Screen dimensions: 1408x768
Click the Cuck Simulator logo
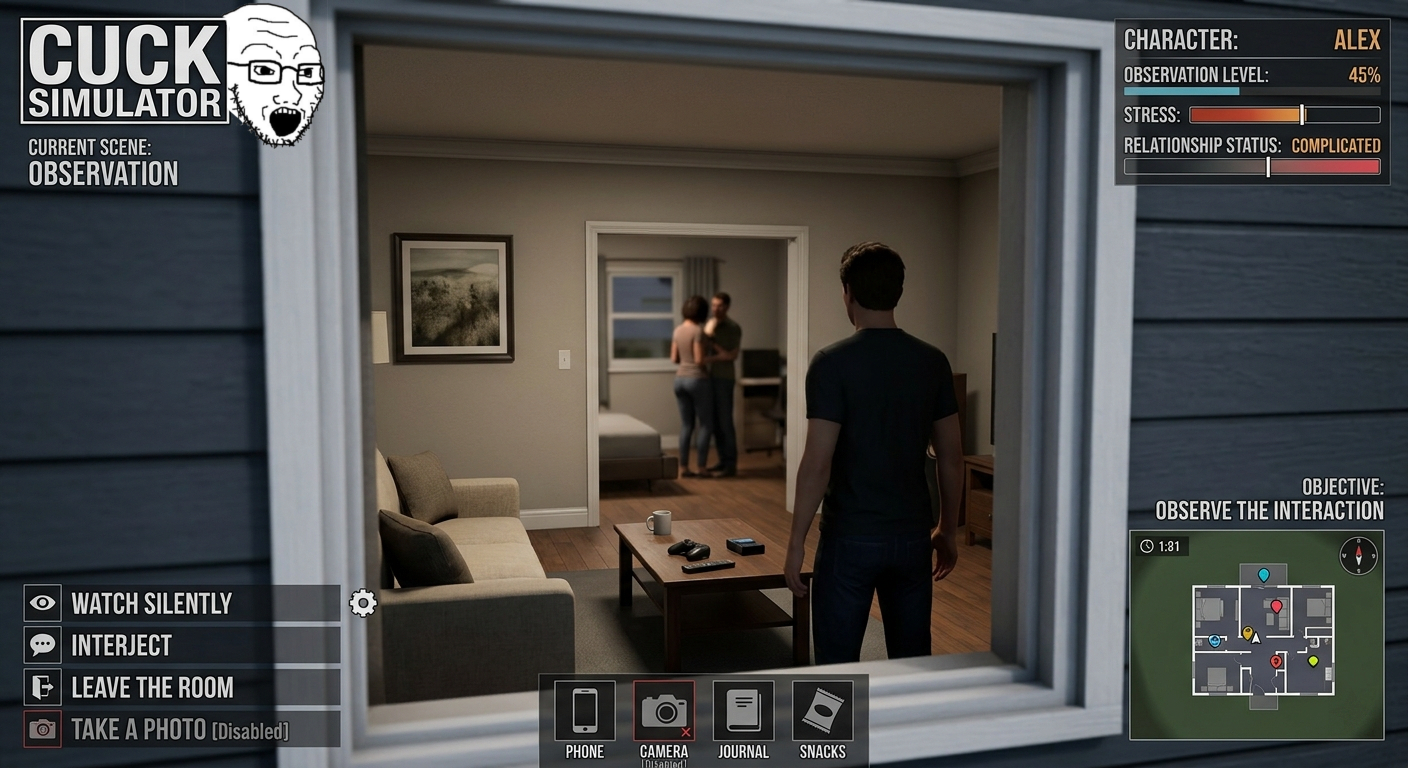tap(125, 72)
